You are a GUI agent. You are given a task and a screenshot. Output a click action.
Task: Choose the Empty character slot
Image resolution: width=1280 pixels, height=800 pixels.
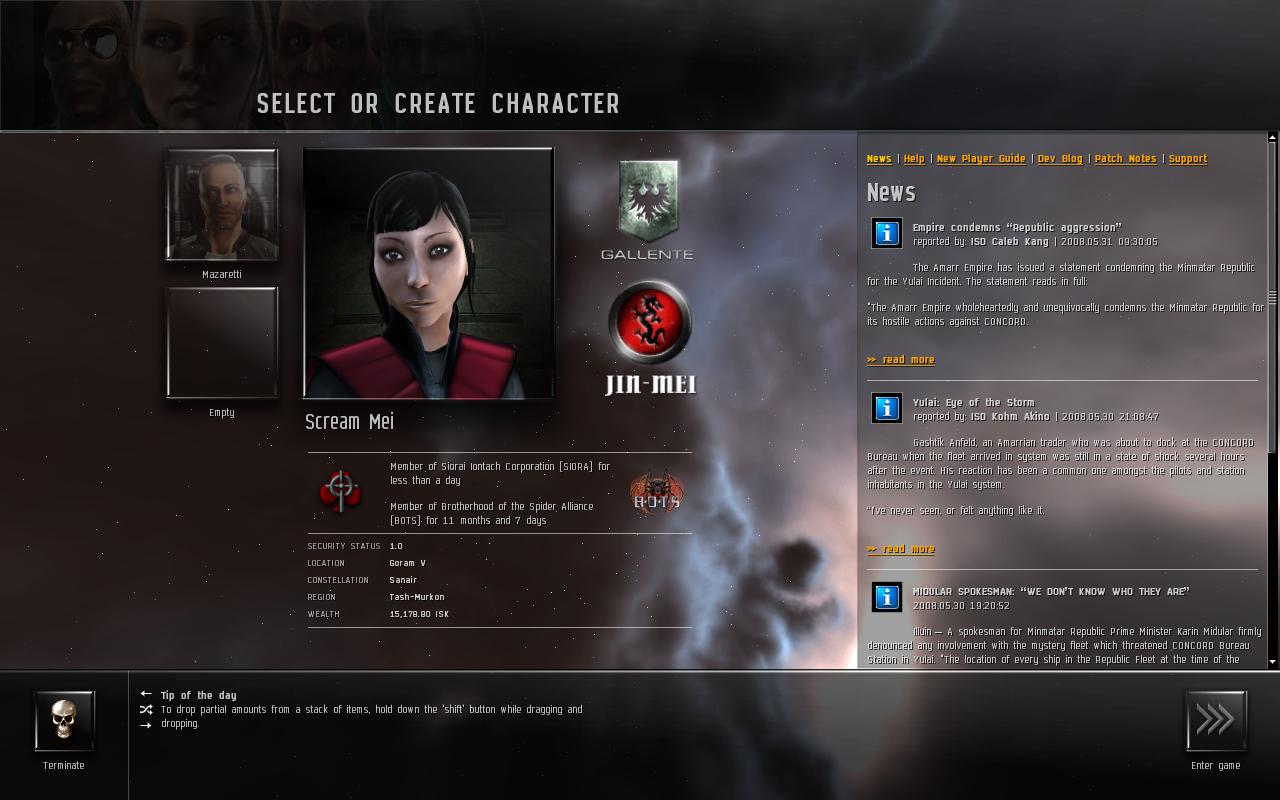coord(221,343)
